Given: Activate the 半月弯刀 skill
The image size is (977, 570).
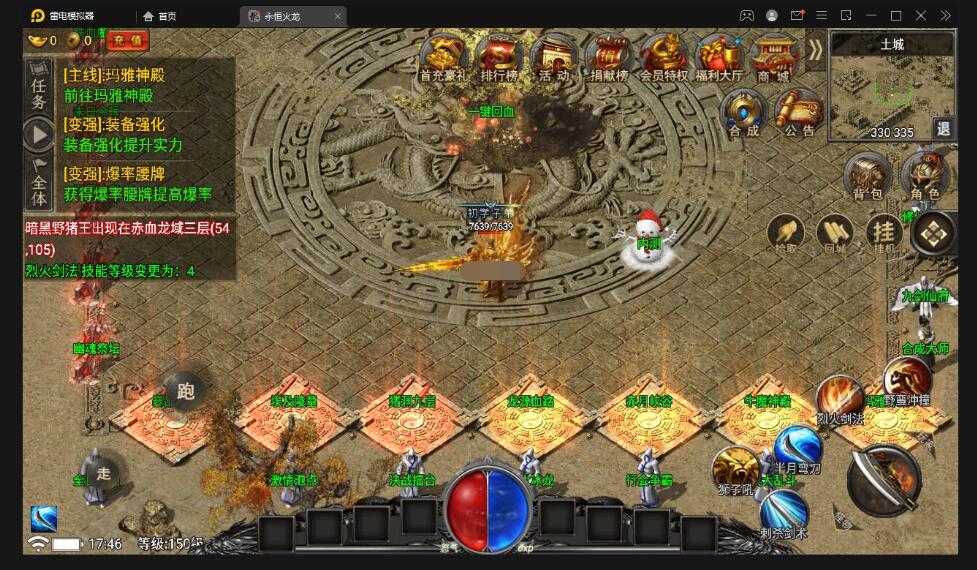Looking at the screenshot, I should point(798,447).
